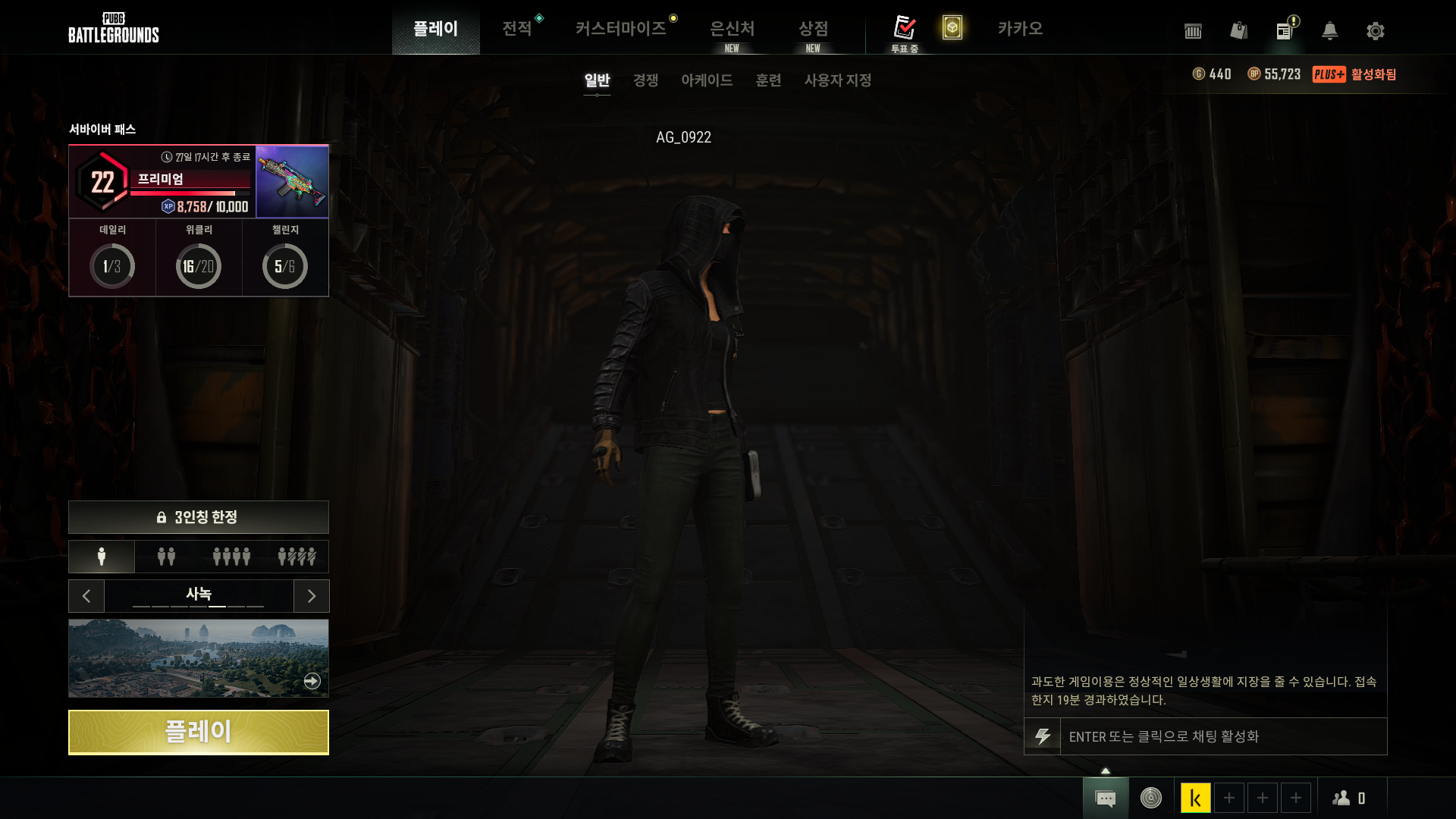Activate the chat input field

pos(1221,736)
